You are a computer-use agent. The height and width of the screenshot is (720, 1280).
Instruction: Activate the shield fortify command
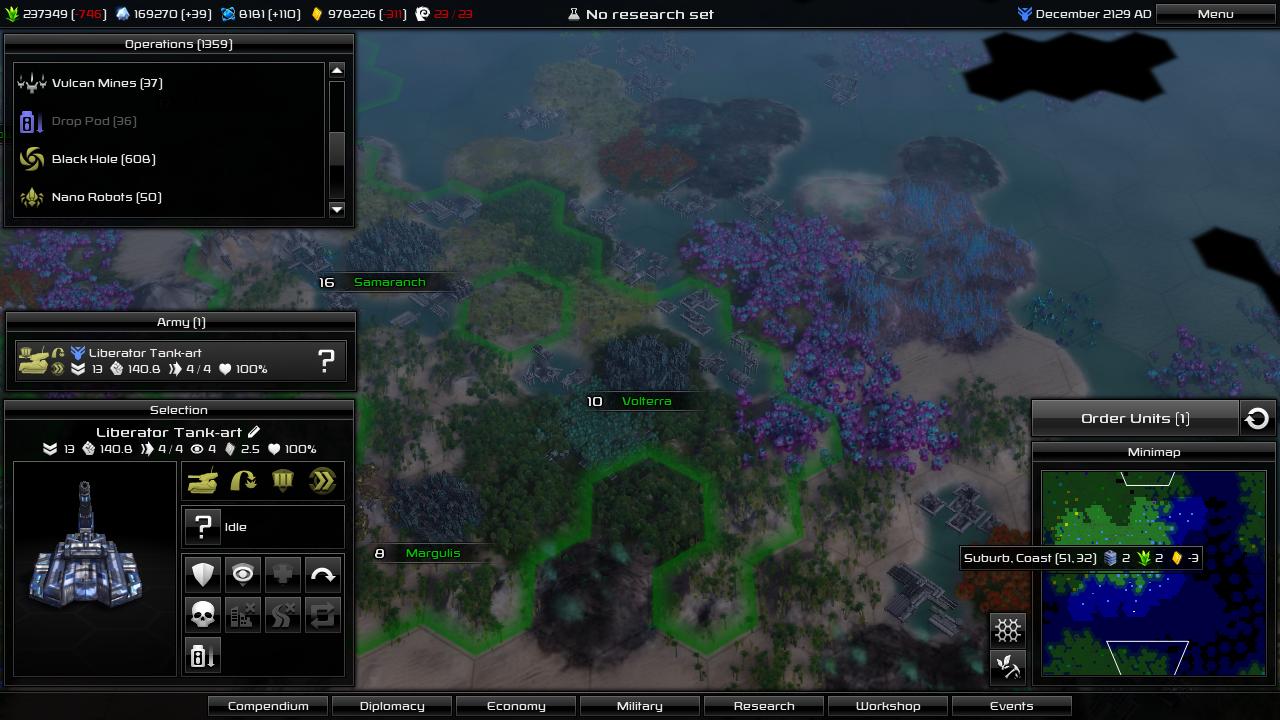203,575
